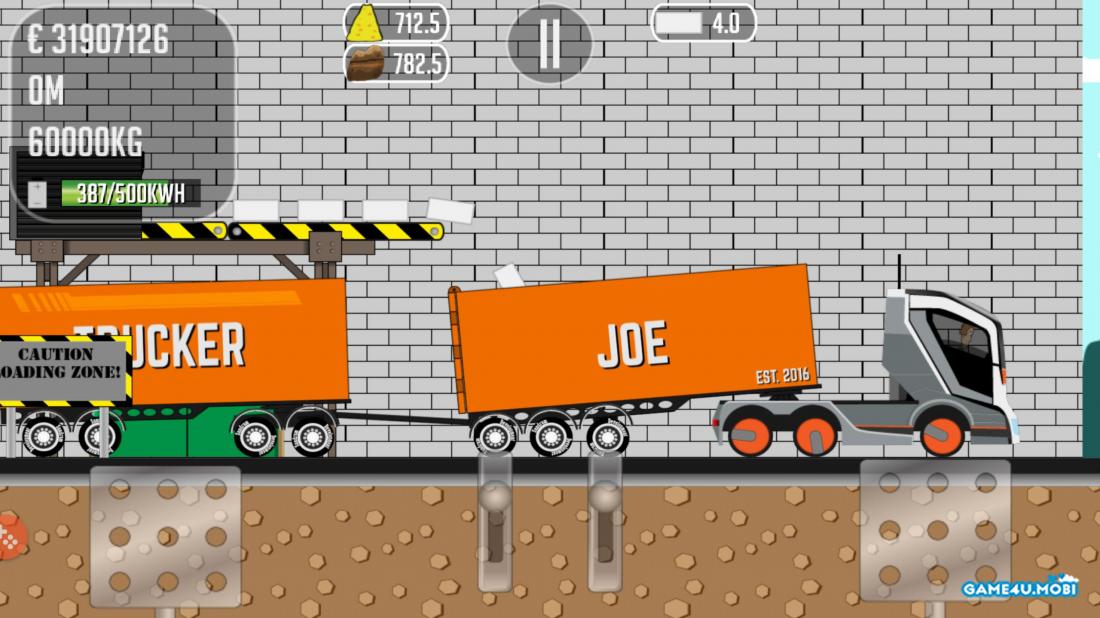Pause the game with the round button
Viewport: 1100px width, 618px height.
click(x=549, y=44)
